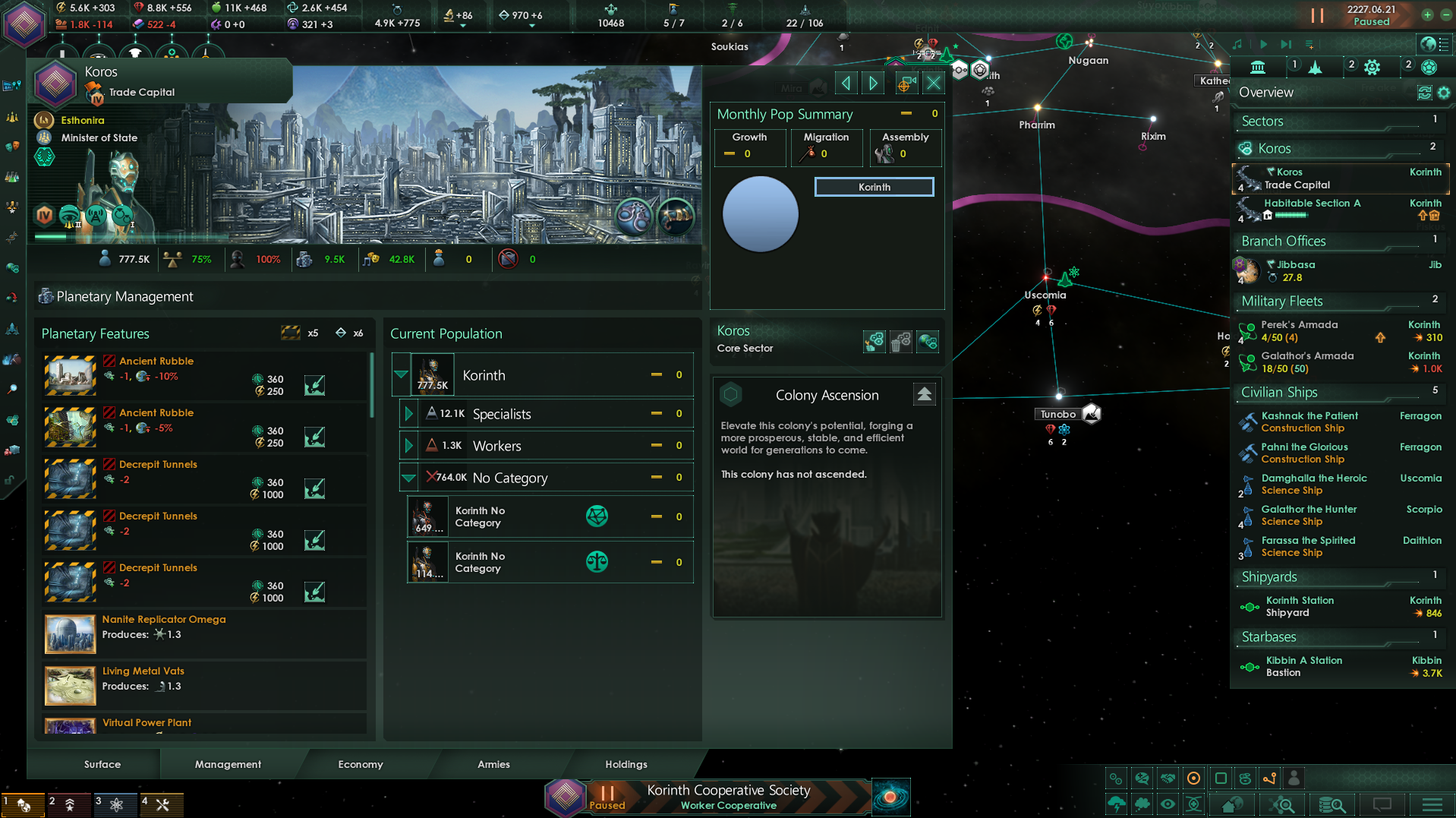The width and height of the screenshot is (1456, 818).
Task: Toggle the game pause button
Action: pyautogui.click(x=1317, y=15)
